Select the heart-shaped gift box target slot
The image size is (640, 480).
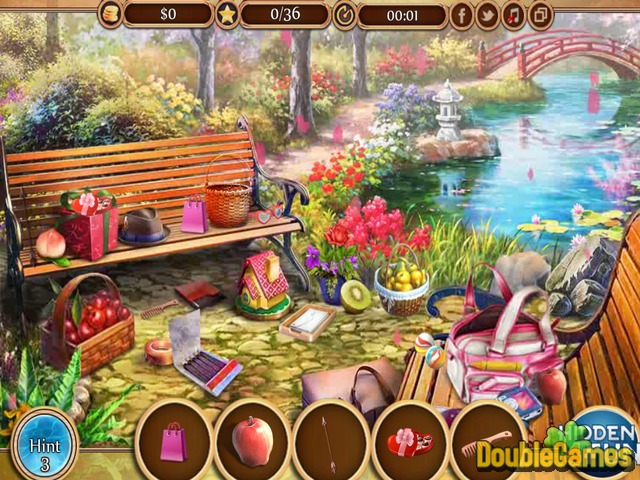(x=410, y=441)
